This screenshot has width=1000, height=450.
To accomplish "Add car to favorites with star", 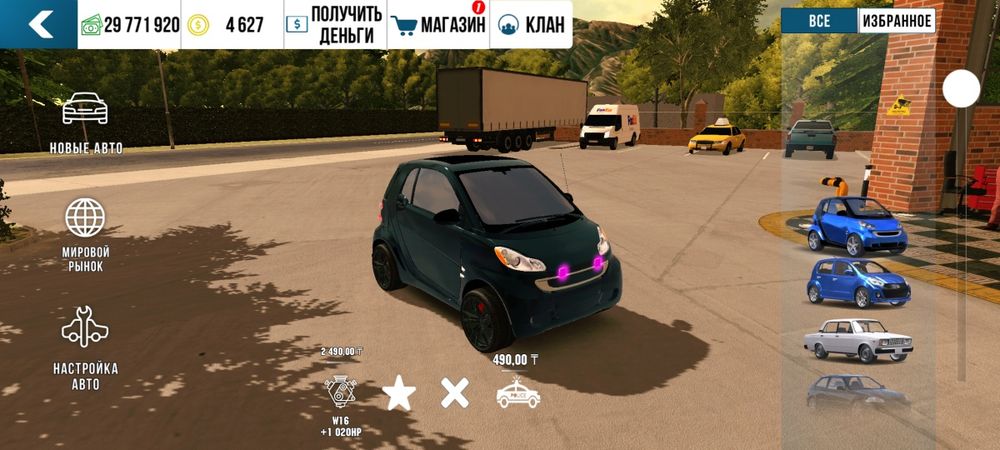I will coord(399,393).
